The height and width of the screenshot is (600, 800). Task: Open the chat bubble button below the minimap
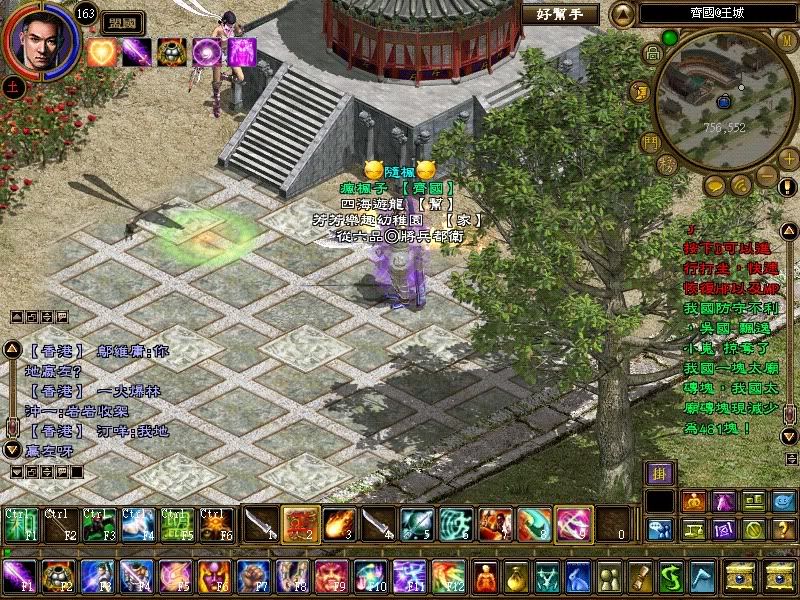click(714, 186)
